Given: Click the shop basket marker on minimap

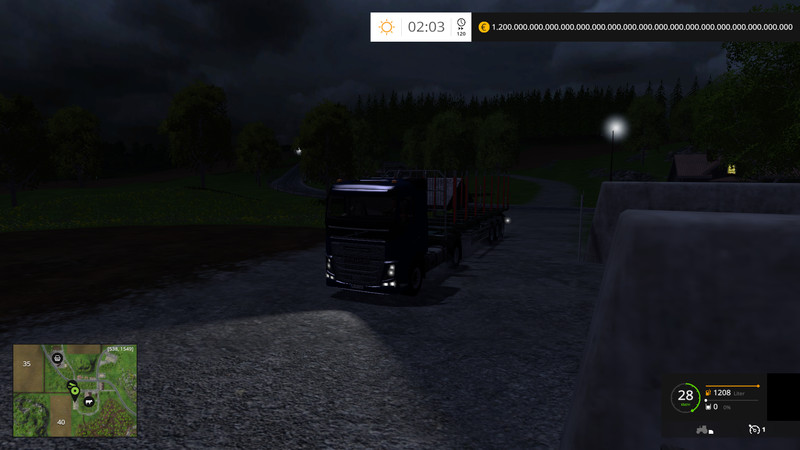Looking at the screenshot, I should pos(57,357).
